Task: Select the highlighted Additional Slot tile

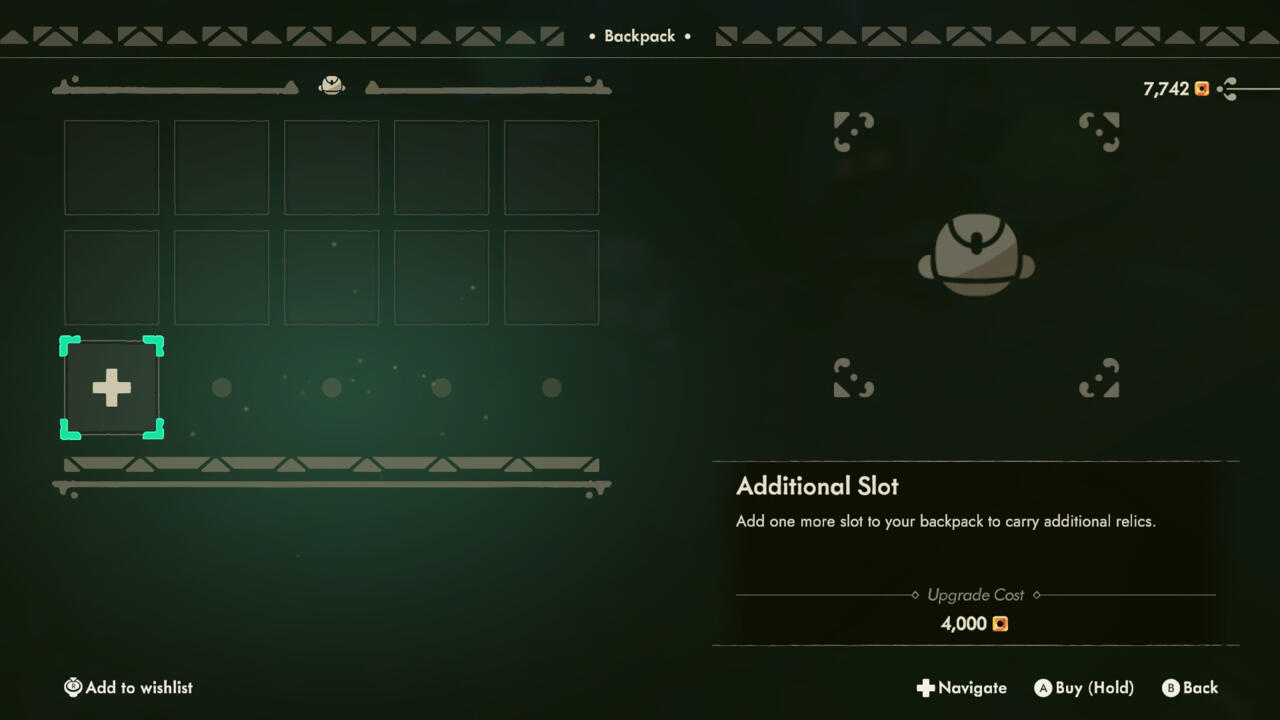Action: 111,388
